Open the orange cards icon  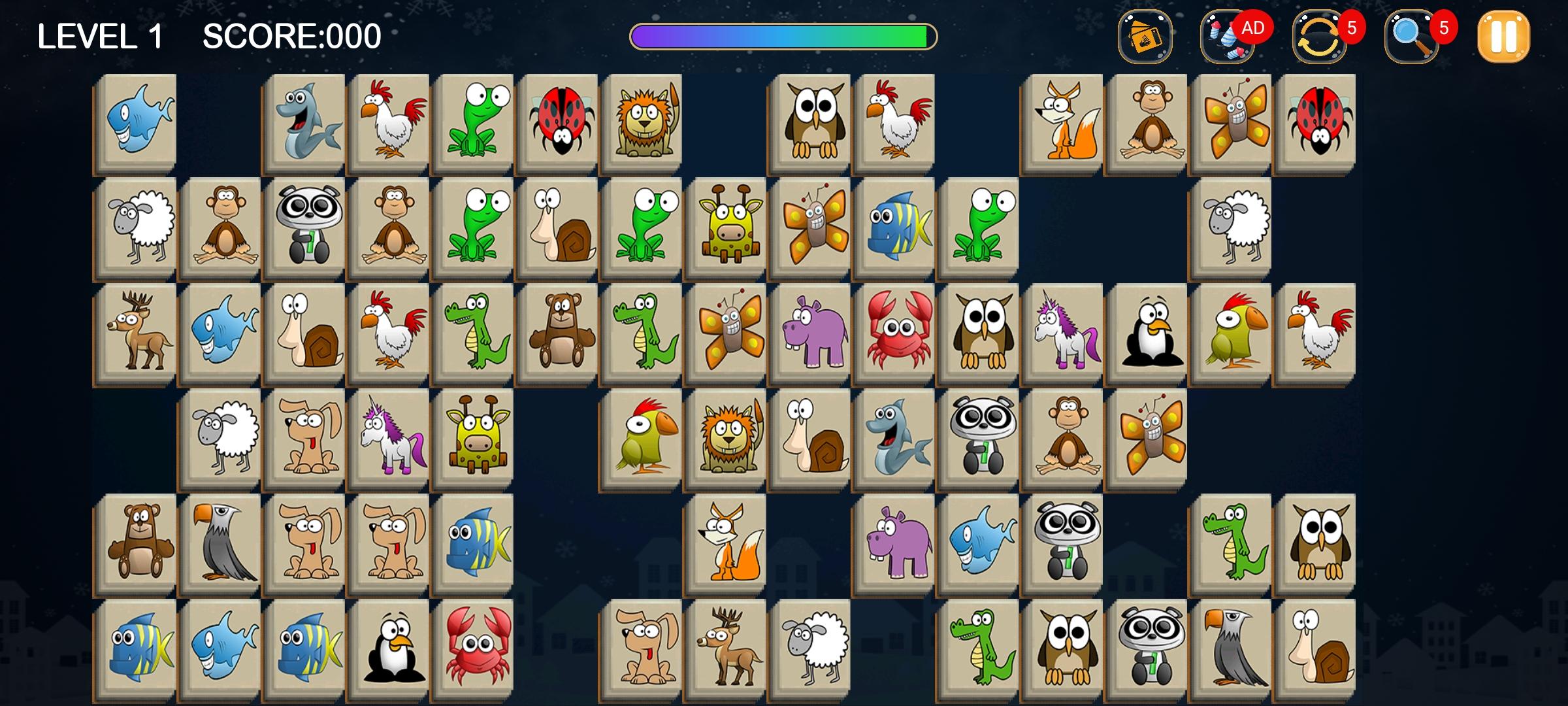point(1145,37)
